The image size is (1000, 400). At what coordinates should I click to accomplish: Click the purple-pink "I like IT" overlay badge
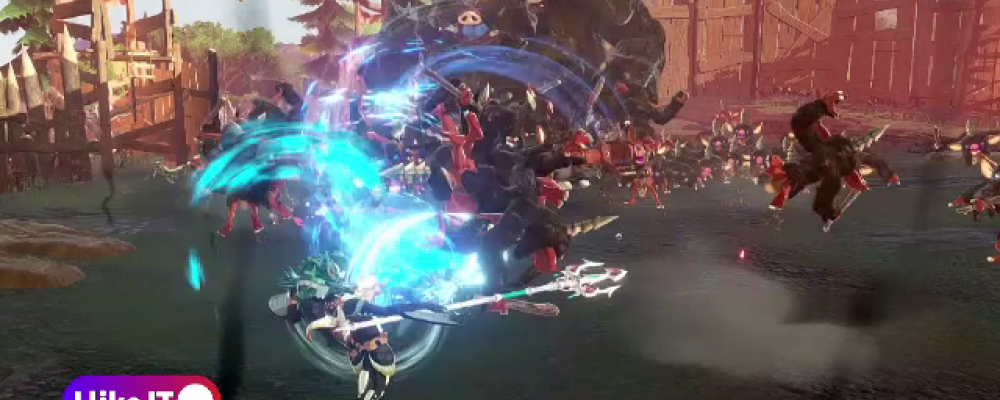tap(141, 389)
